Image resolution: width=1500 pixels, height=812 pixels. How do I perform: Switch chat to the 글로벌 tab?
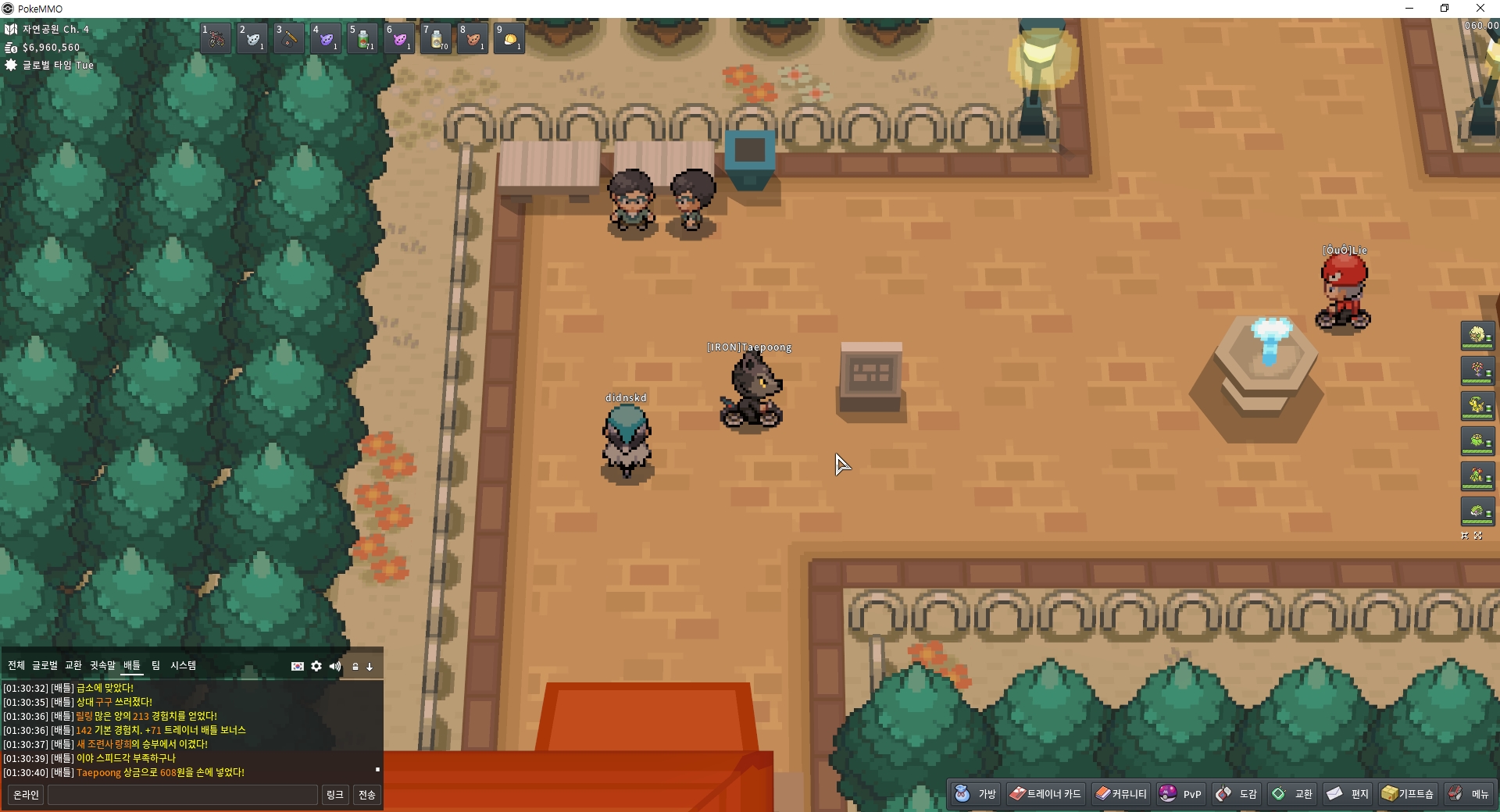(x=45, y=665)
